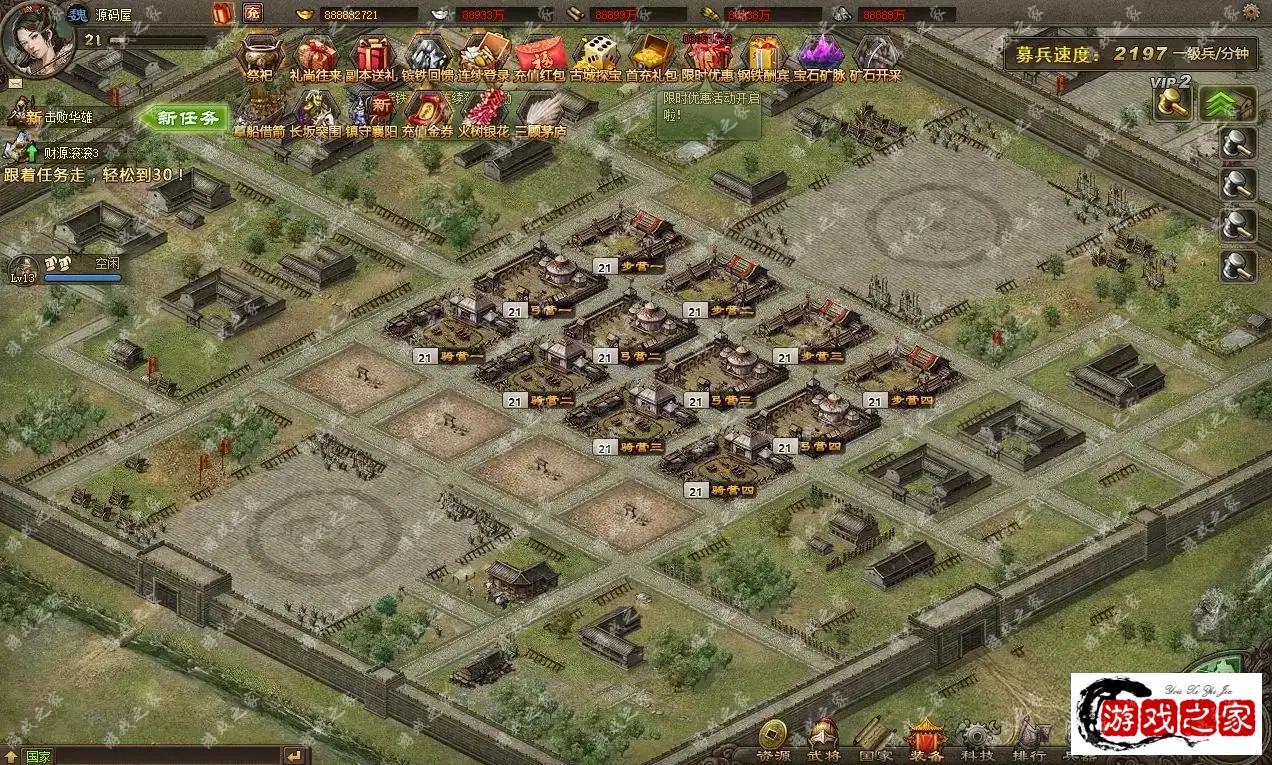Viewport: 1272px width, 765px height.
Task: Open the 三顾茅庐 feather fan event
Action: pyautogui.click(x=540, y=110)
